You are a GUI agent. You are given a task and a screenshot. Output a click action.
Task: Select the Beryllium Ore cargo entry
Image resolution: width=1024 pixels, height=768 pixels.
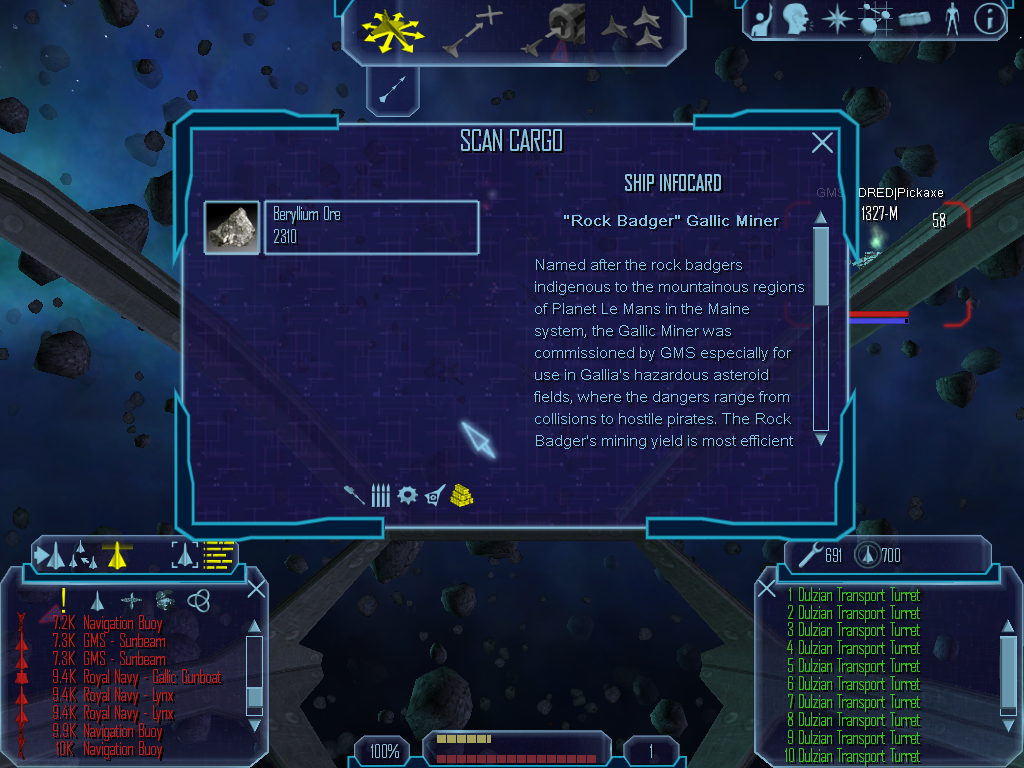pyautogui.click(x=370, y=228)
